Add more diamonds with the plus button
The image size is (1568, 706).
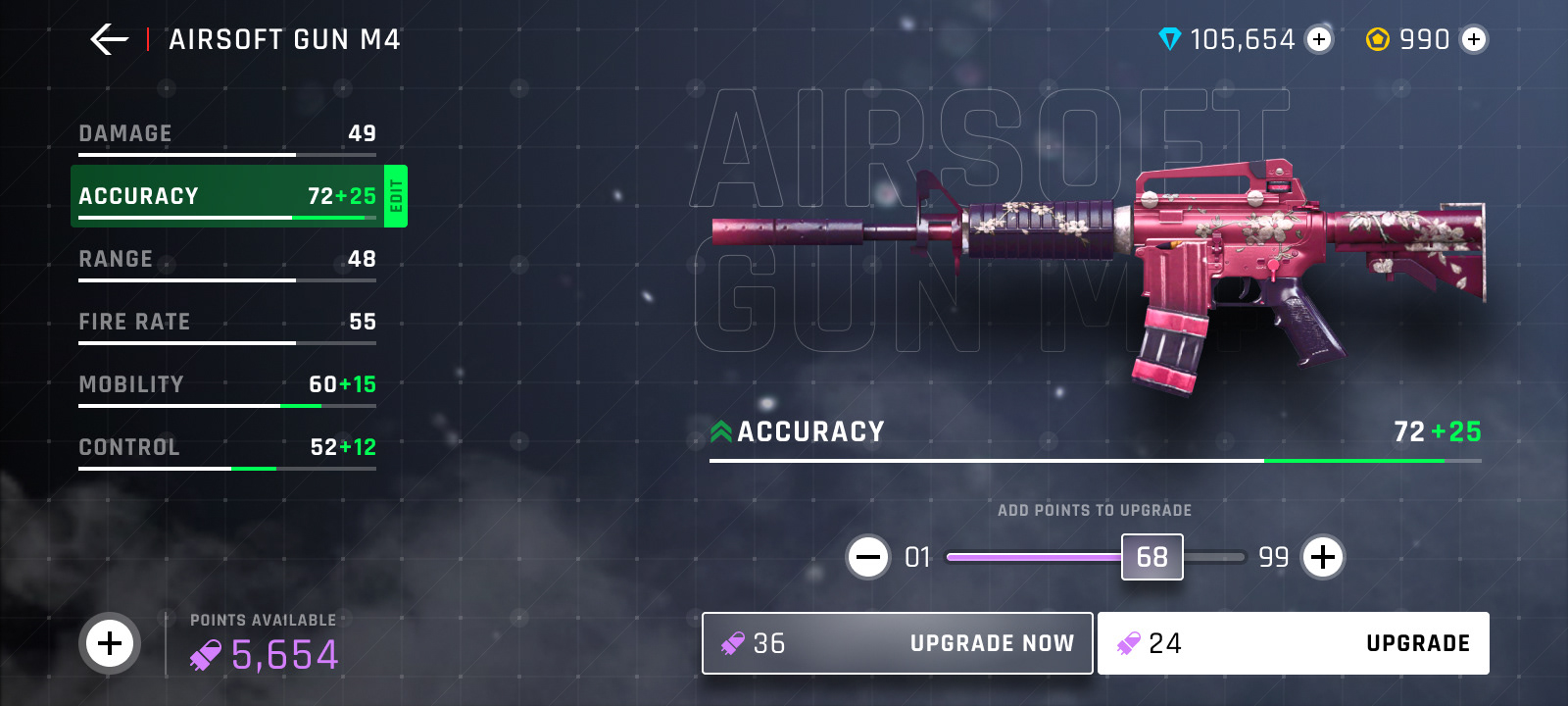(1319, 39)
